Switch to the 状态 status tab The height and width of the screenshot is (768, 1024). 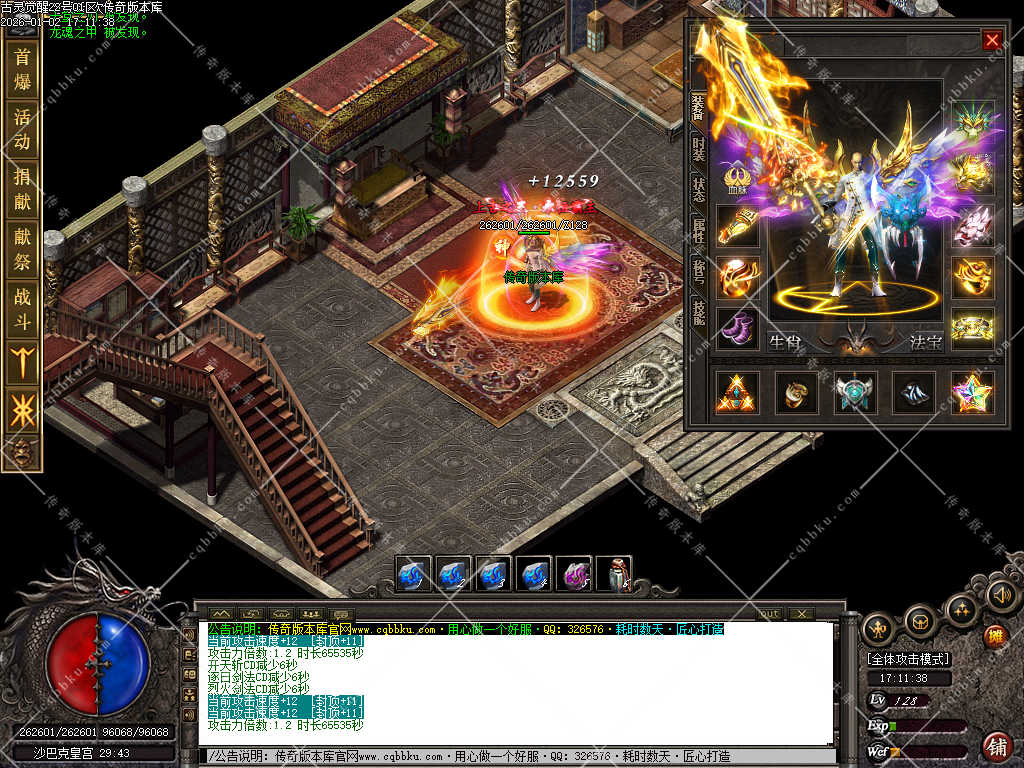click(699, 190)
